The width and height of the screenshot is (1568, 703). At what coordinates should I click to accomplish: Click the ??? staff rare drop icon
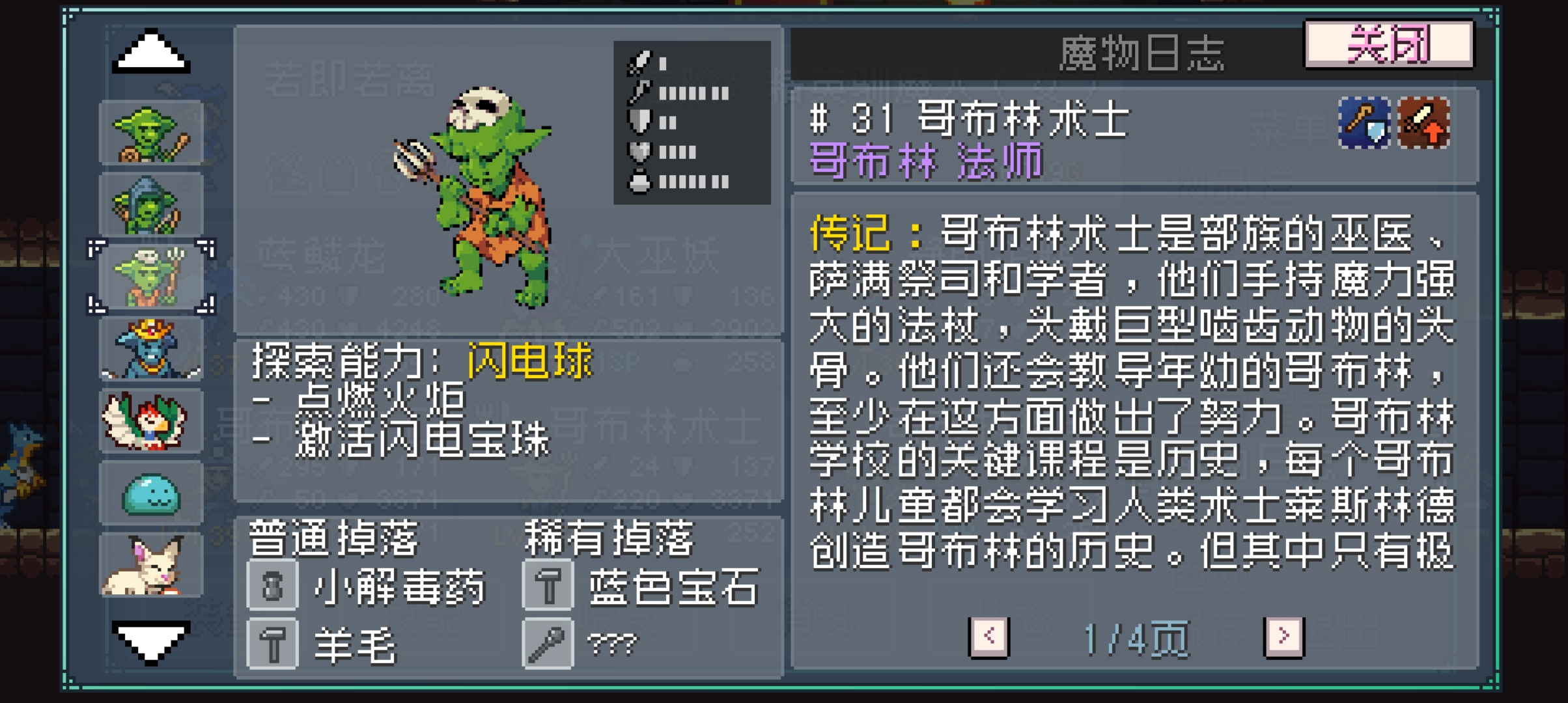547,644
